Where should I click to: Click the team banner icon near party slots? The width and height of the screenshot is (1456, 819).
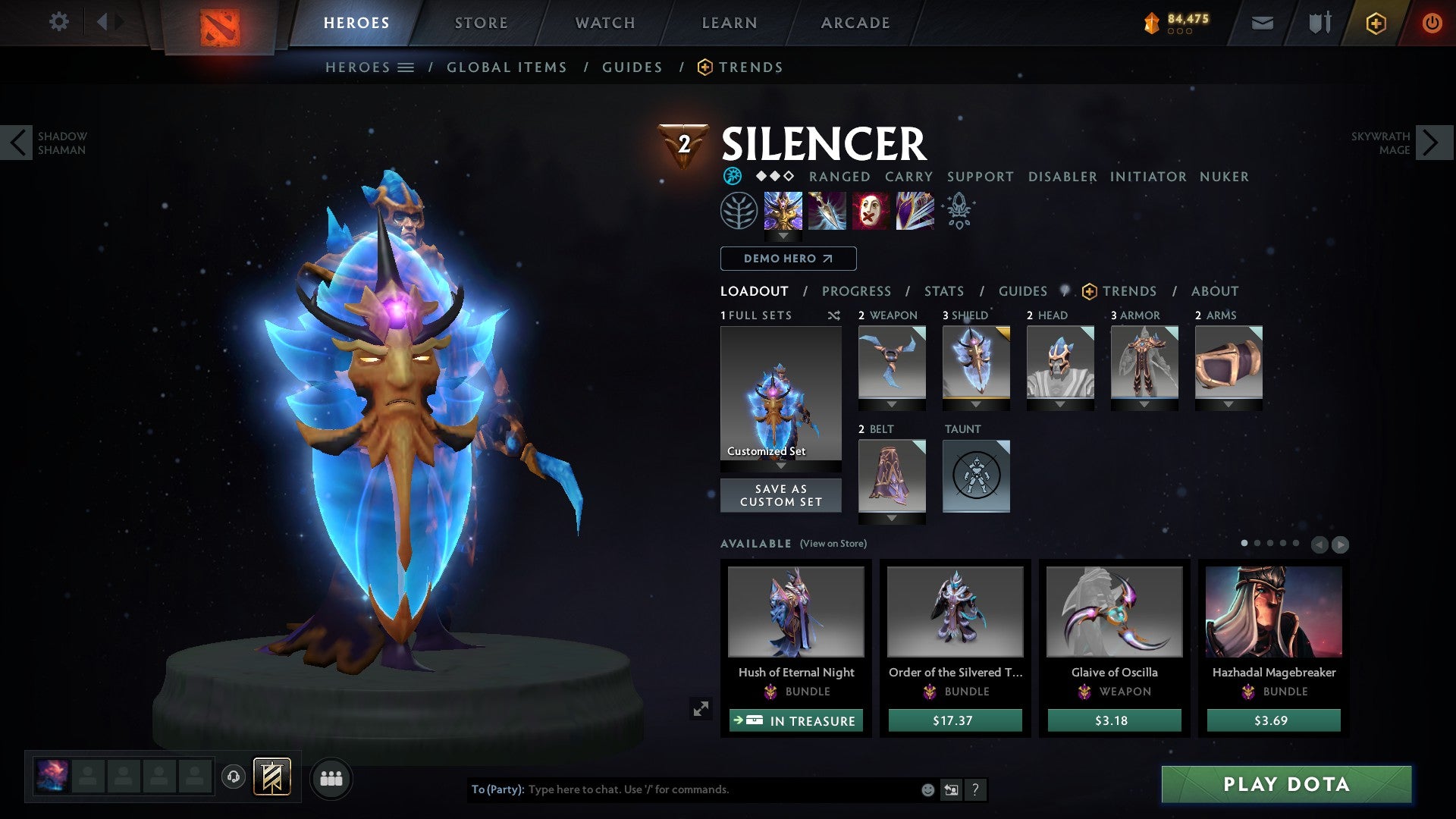point(271,776)
